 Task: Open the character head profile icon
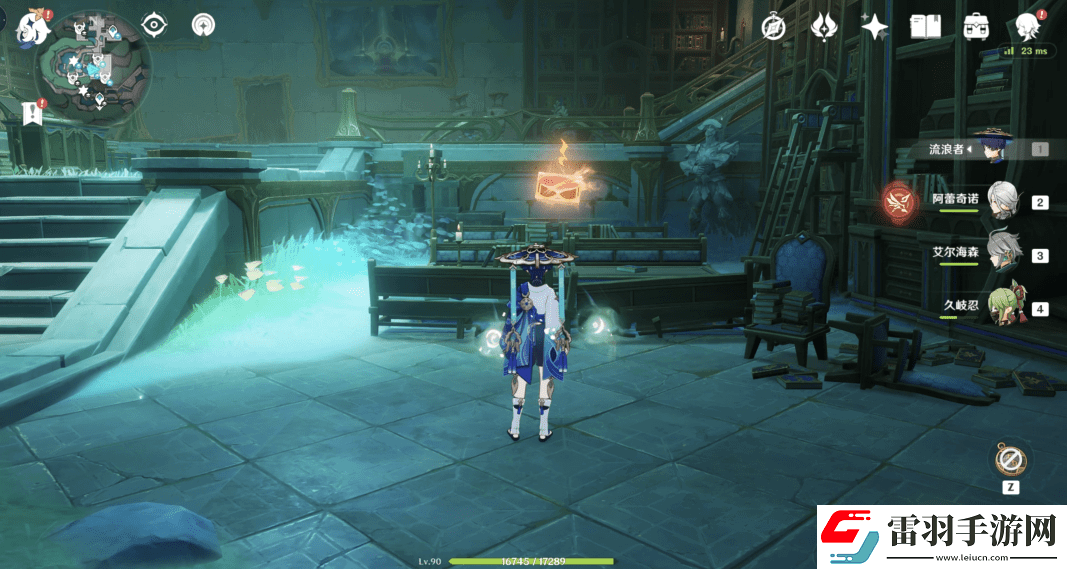[x=1027, y=27]
